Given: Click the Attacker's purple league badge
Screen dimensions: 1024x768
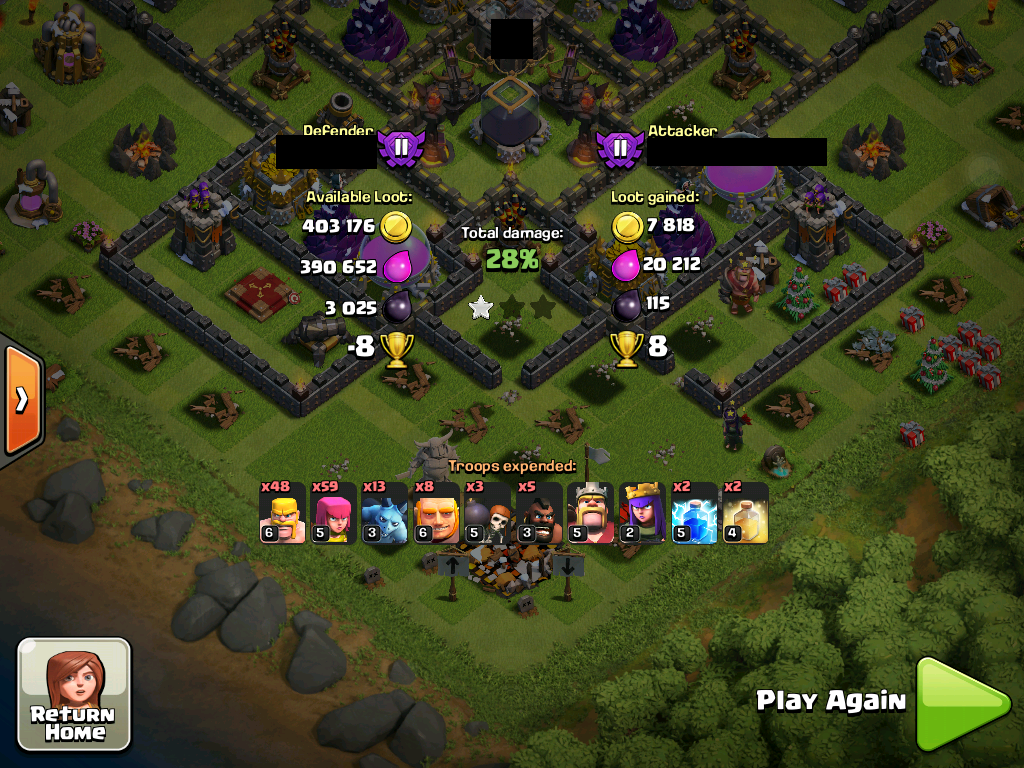Looking at the screenshot, I should [619, 149].
